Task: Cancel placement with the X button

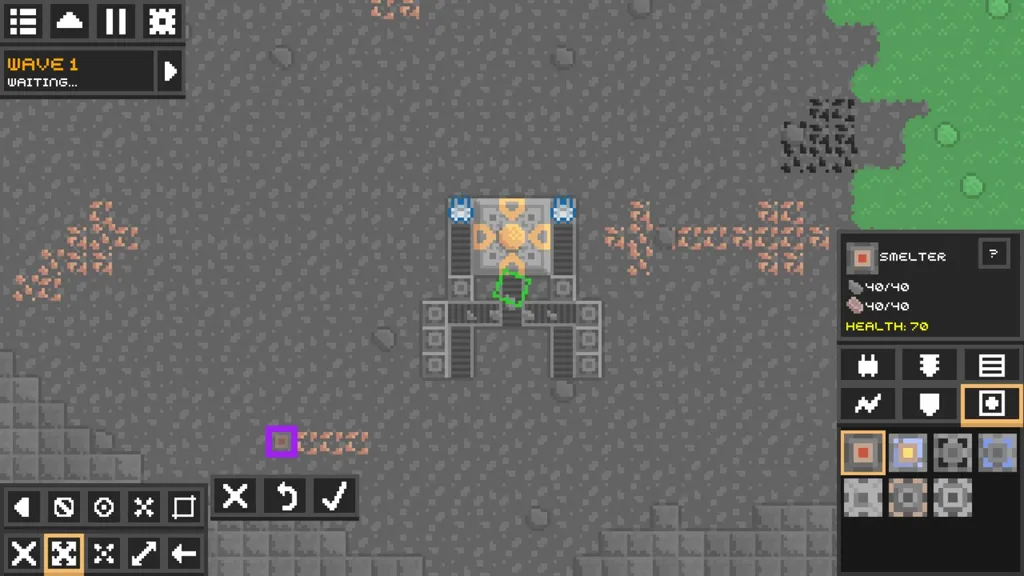Action: [235, 496]
